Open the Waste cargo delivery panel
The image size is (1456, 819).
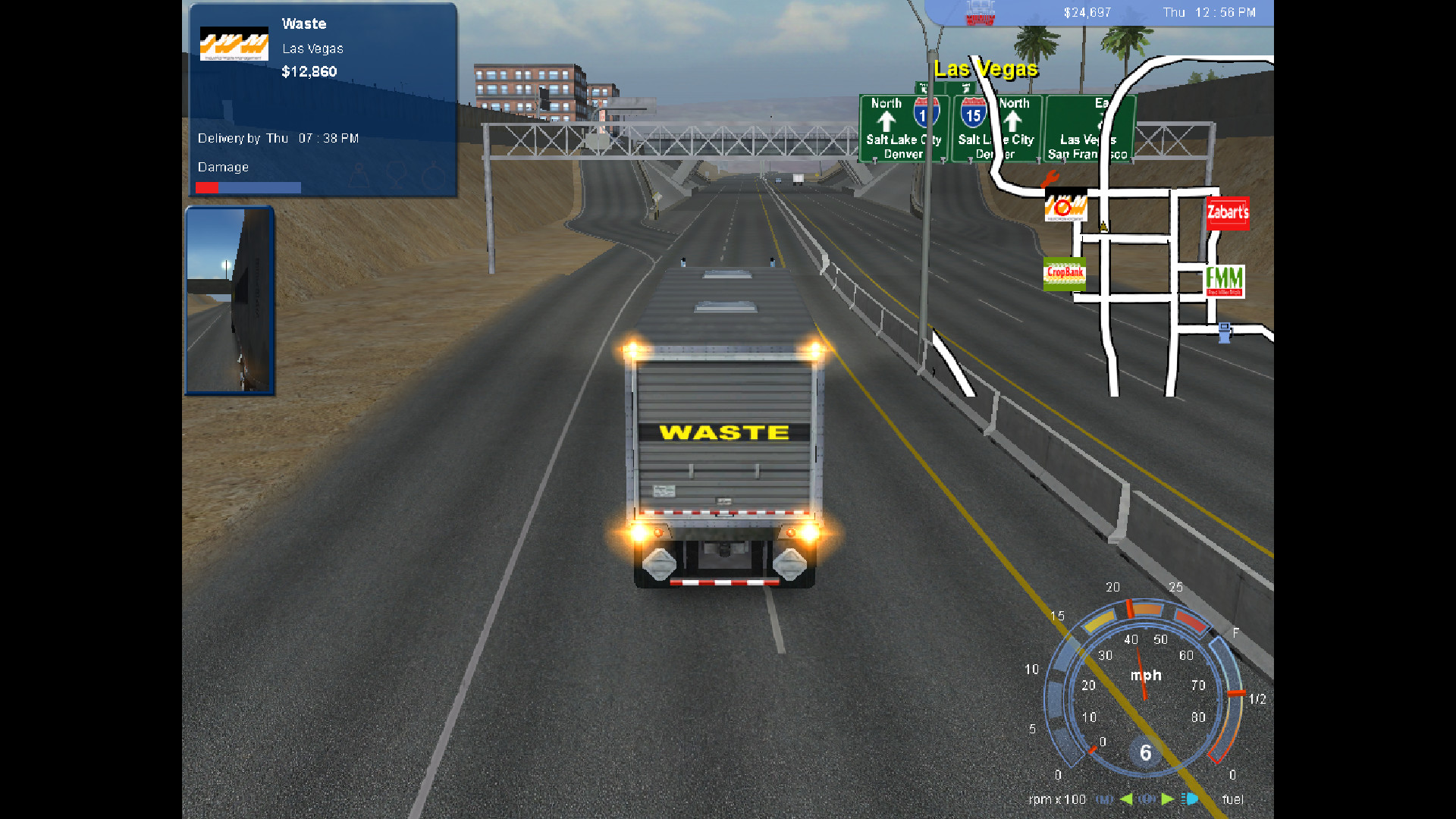[323, 100]
